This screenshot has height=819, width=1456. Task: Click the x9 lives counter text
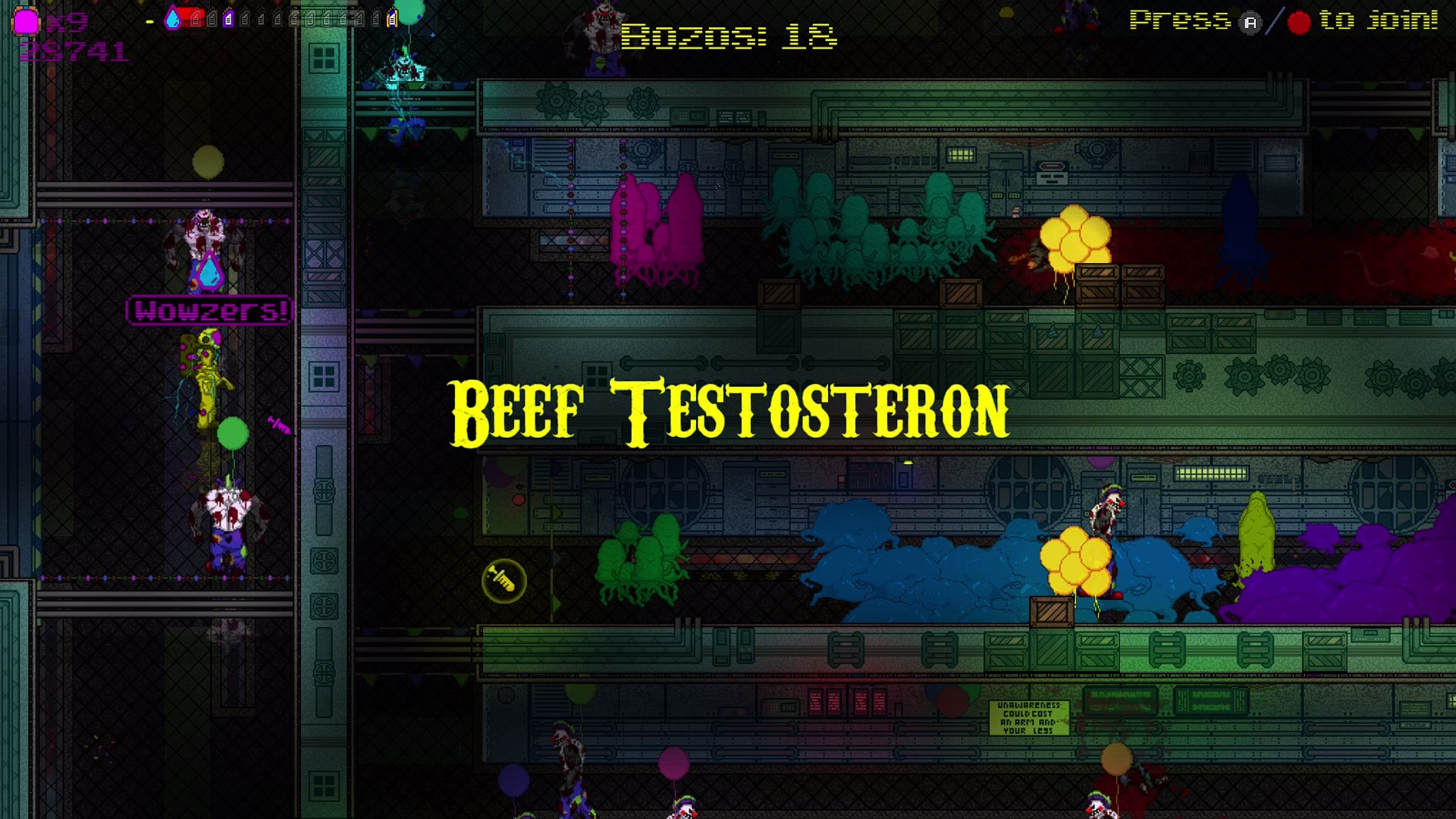point(67,20)
